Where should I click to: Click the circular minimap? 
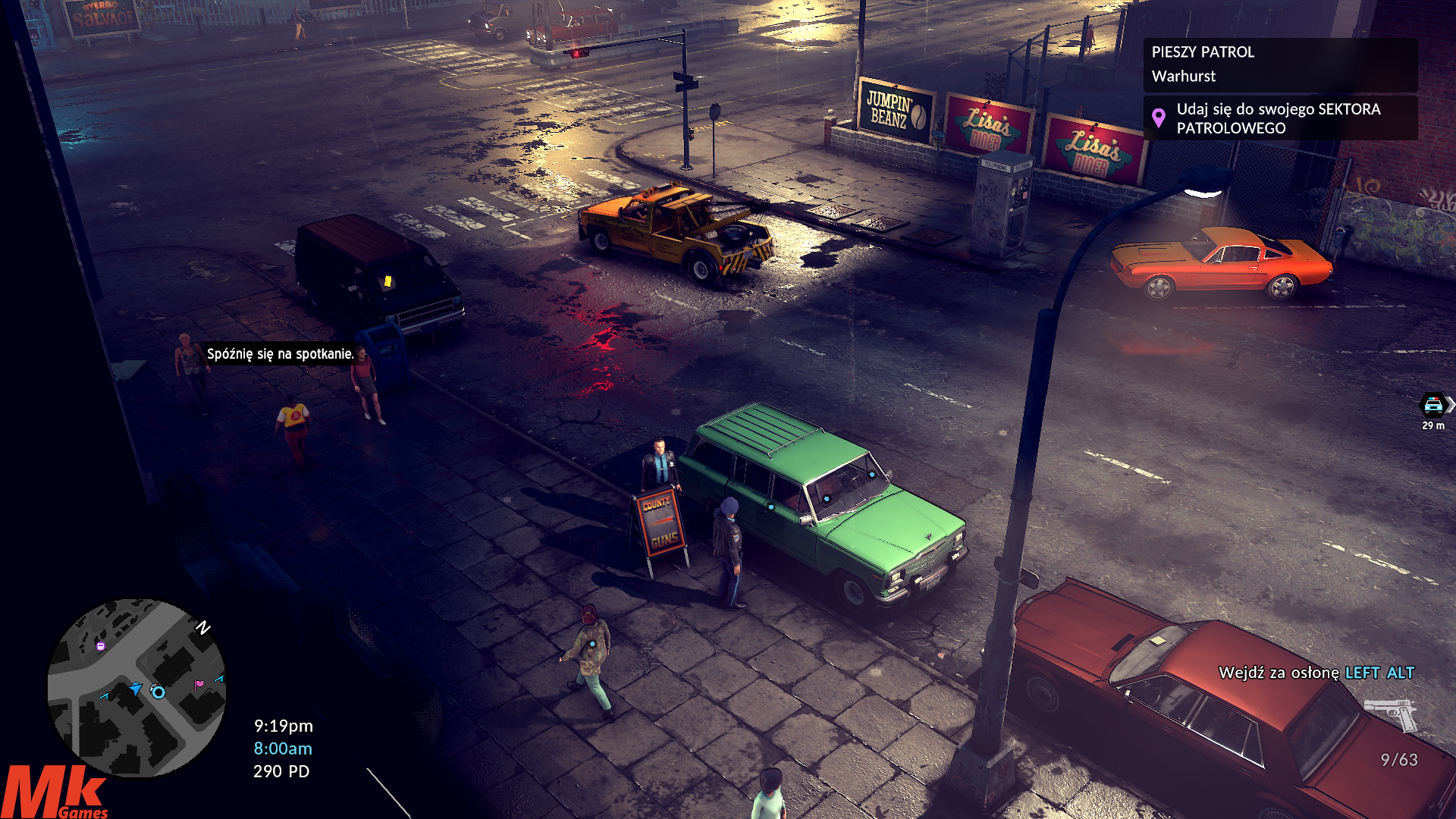pyautogui.click(x=136, y=687)
